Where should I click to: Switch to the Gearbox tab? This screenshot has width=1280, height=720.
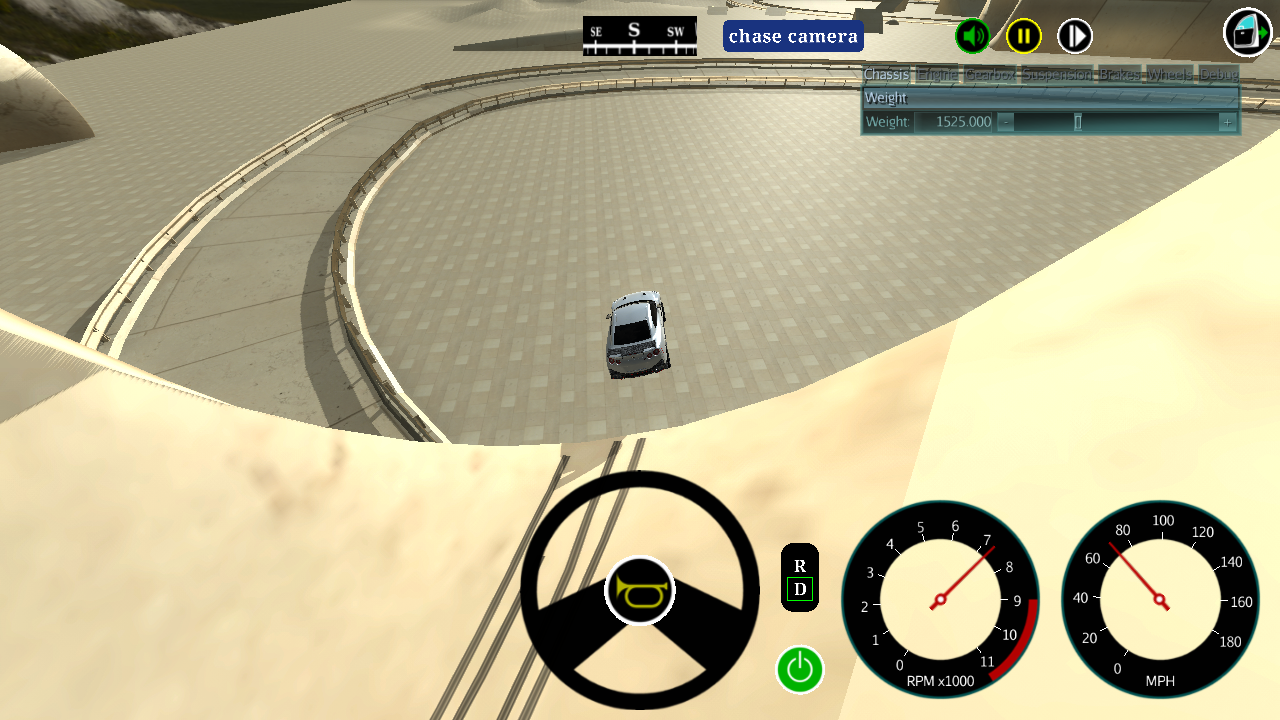pos(990,75)
